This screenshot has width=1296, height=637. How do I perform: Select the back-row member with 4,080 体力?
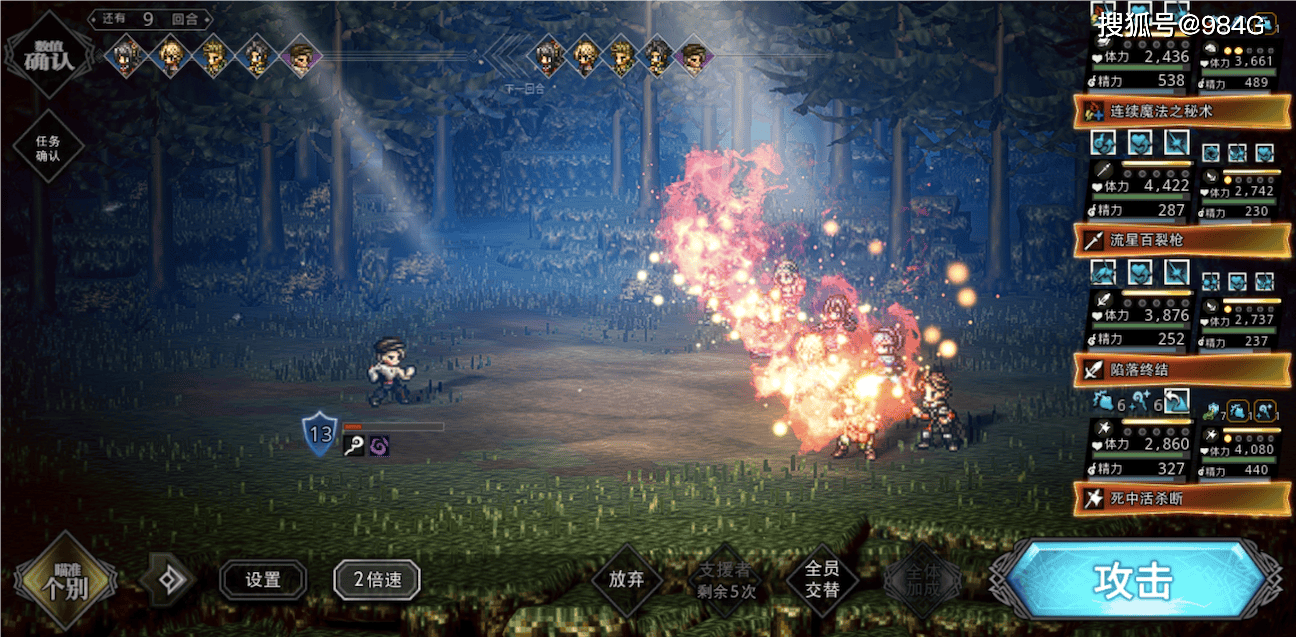[1239, 444]
